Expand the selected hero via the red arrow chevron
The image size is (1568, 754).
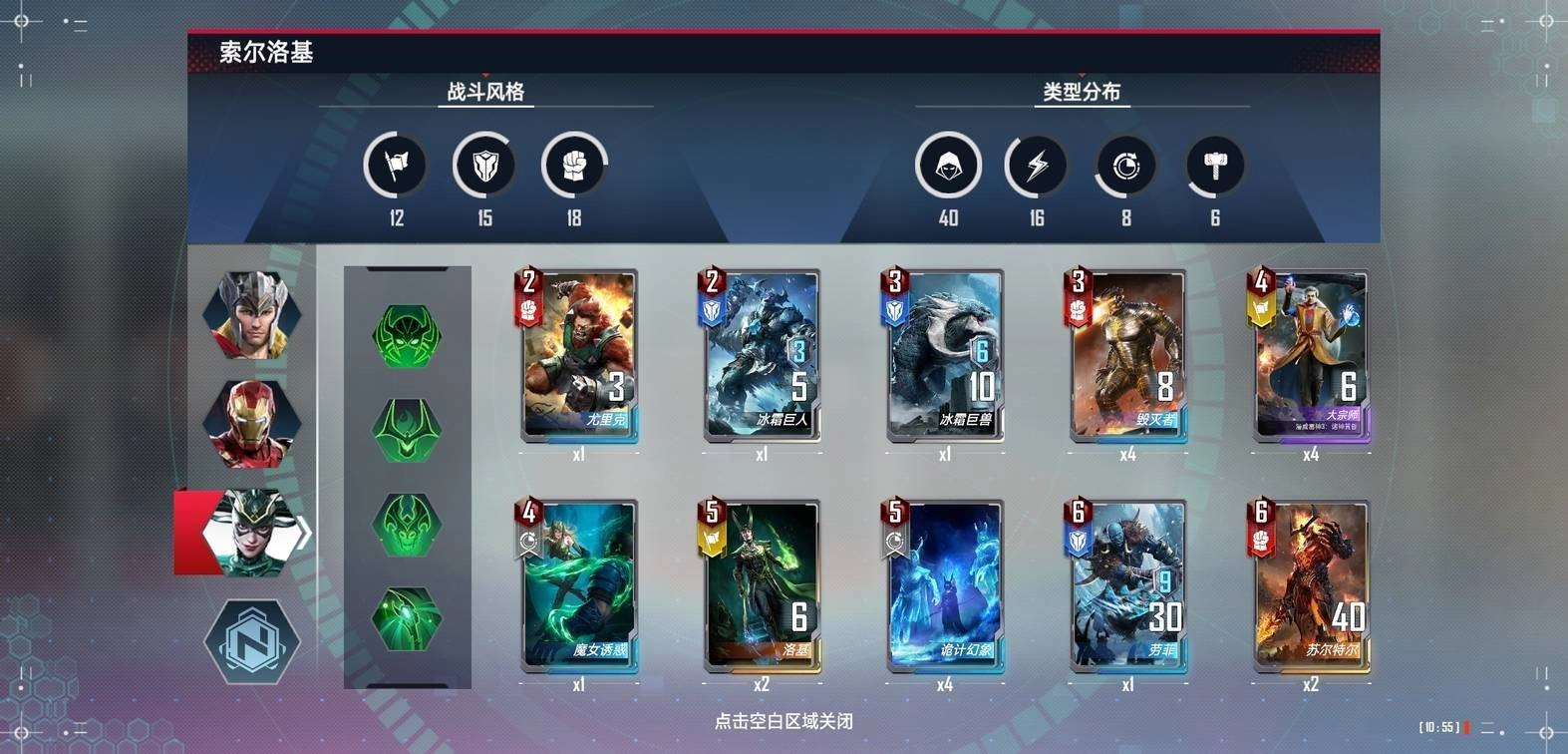[304, 533]
